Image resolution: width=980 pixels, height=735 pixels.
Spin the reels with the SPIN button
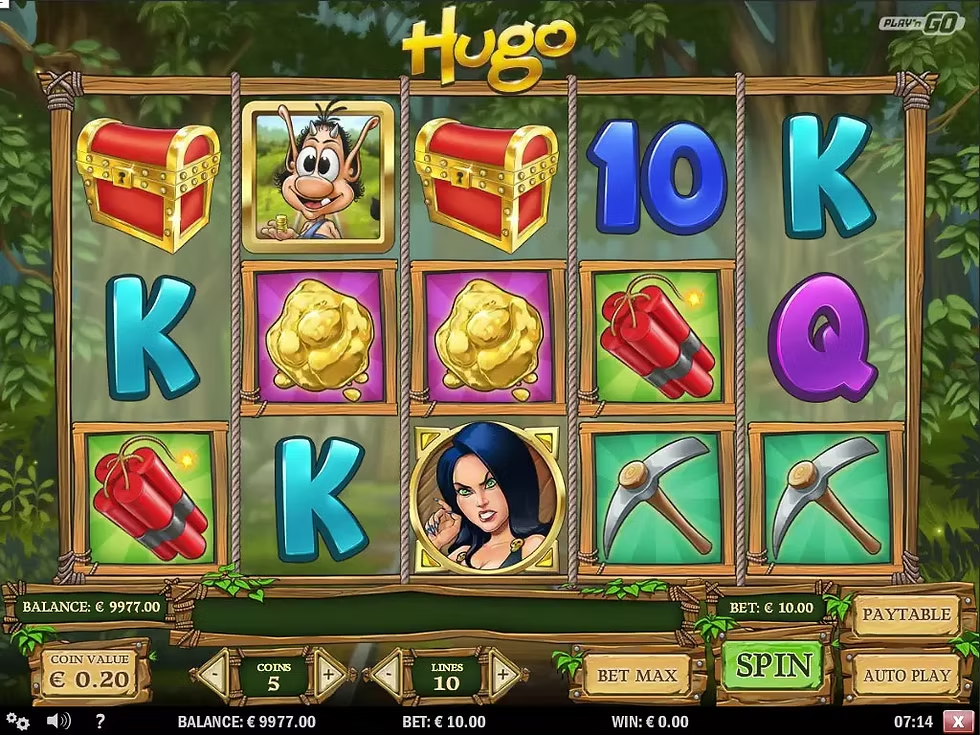(x=773, y=665)
